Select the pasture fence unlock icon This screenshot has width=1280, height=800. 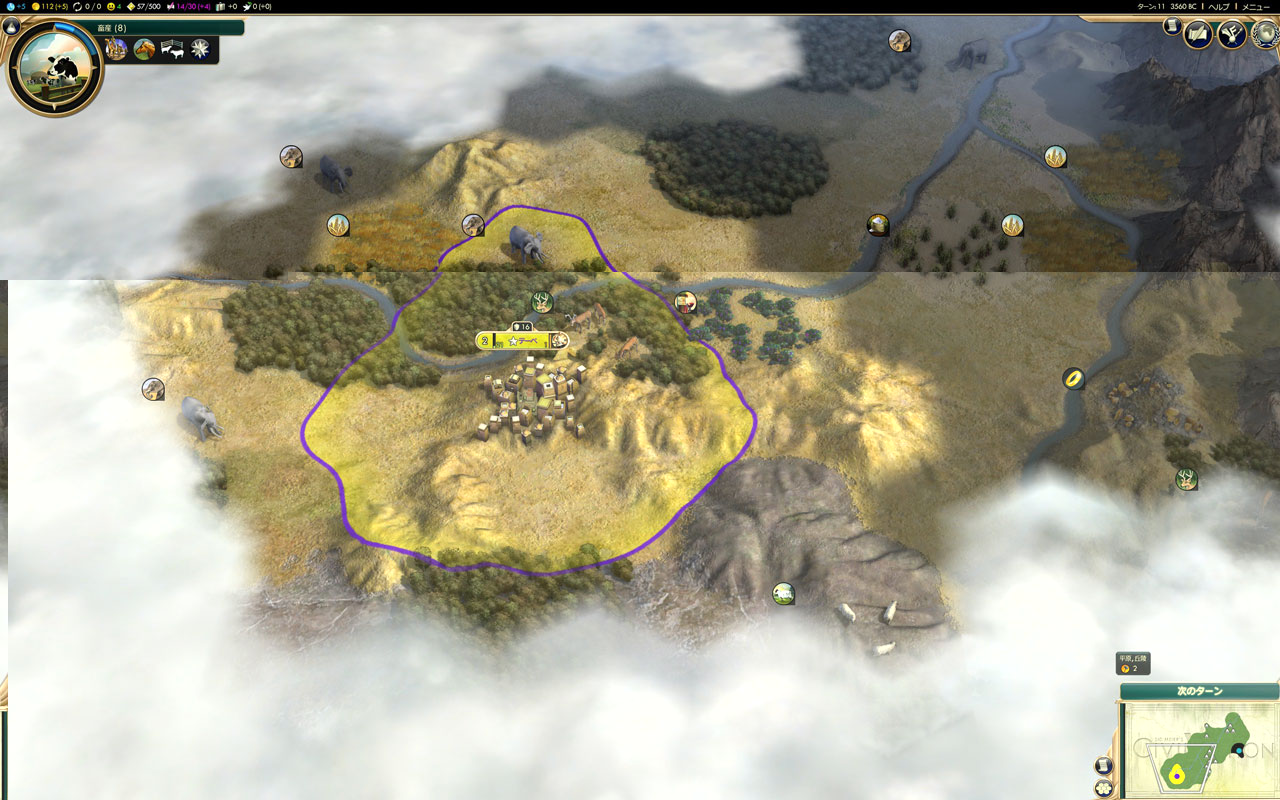[172, 49]
